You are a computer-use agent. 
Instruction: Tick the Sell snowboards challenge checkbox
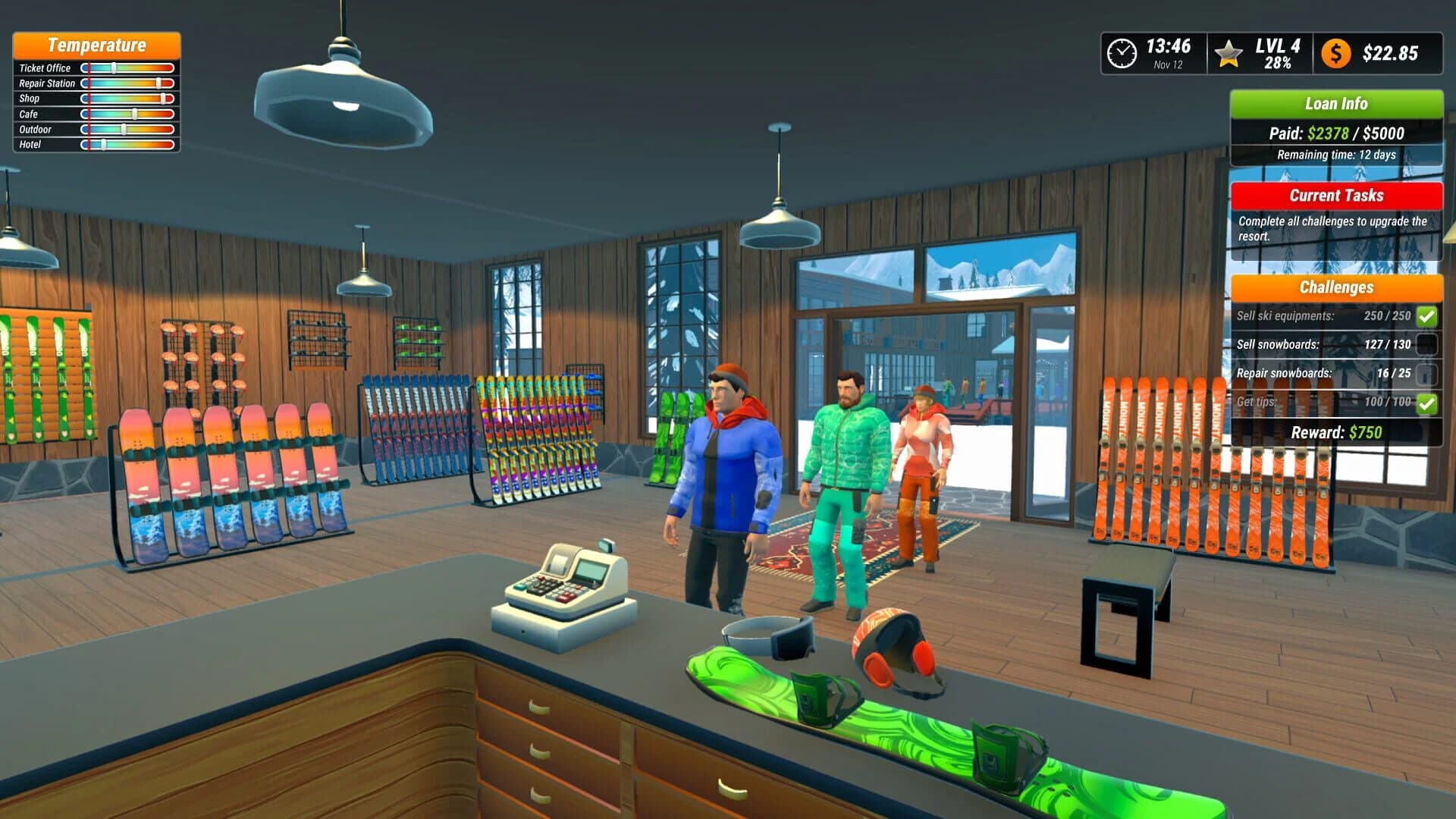click(1426, 344)
